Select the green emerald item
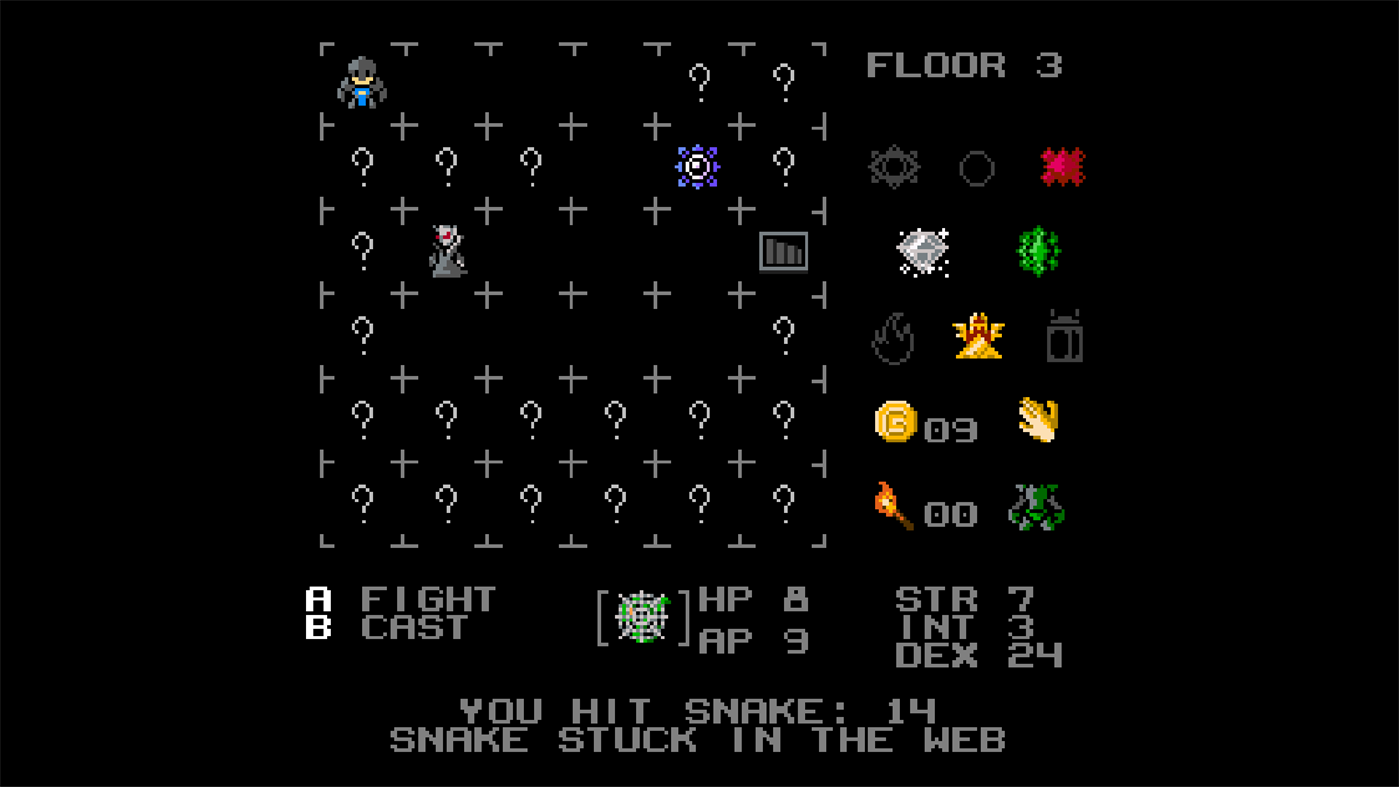This screenshot has height=787, width=1399. pos(1037,252)
